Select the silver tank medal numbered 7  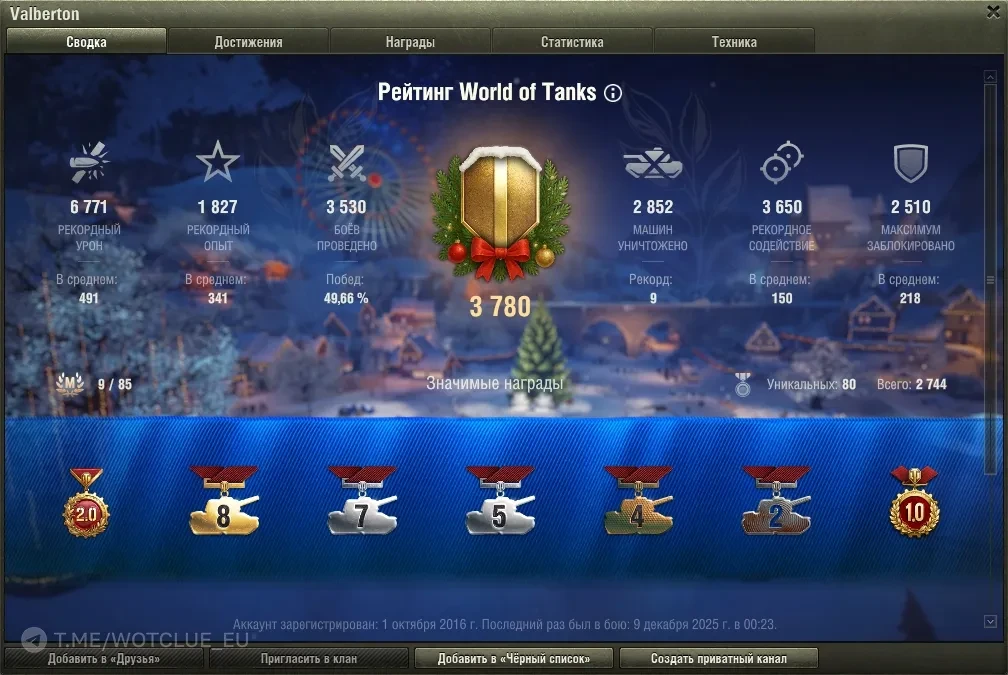pos(362,503)
